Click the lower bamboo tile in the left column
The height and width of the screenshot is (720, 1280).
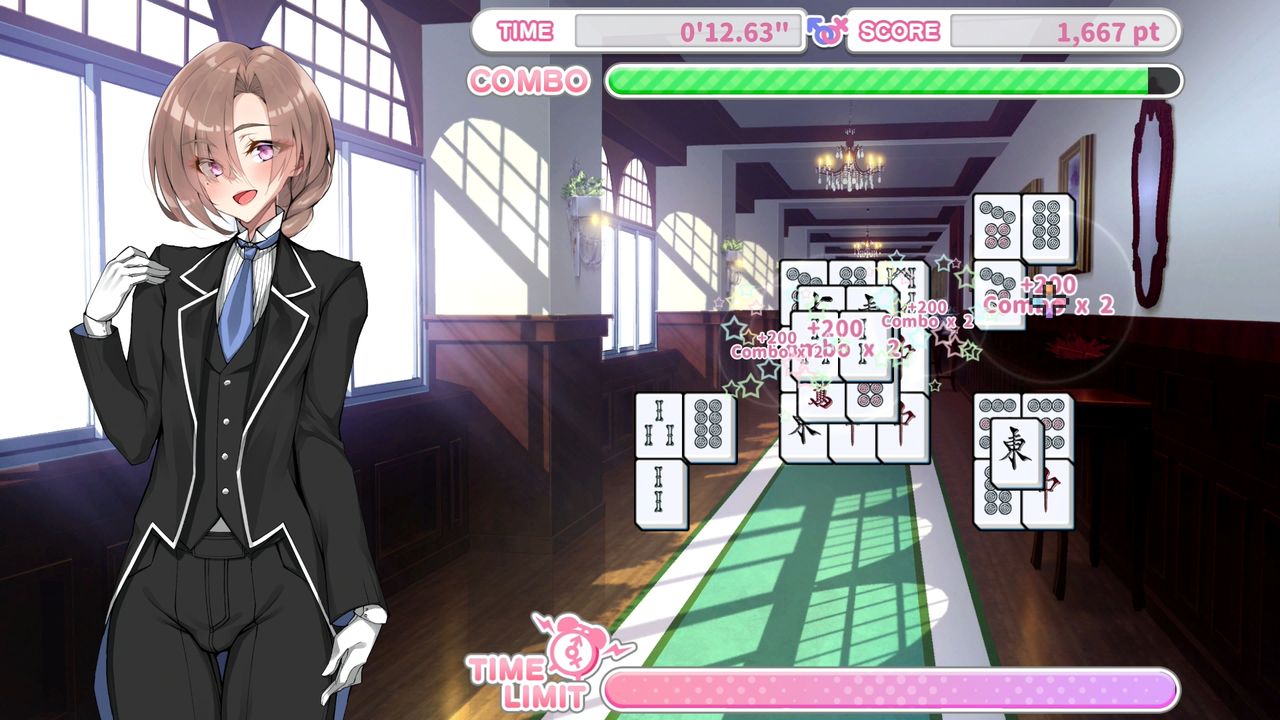coord(657,492)
